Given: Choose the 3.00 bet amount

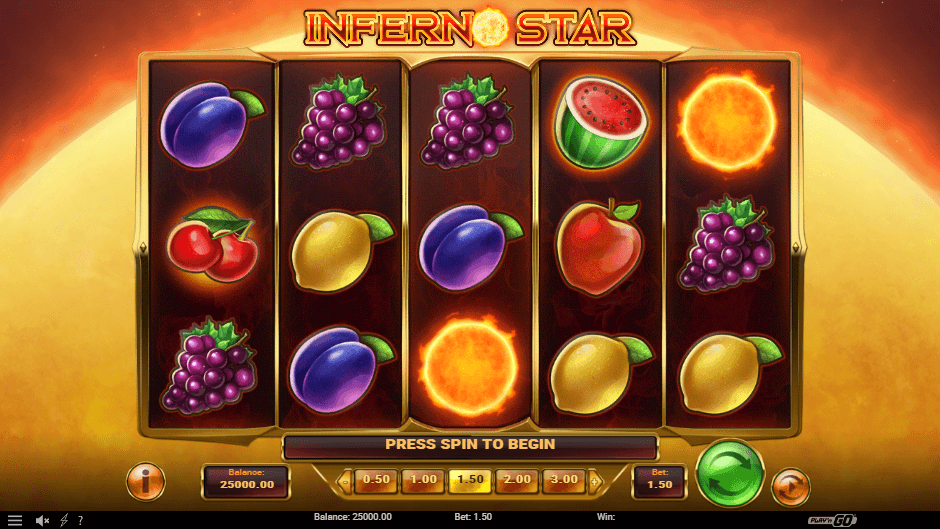Looking at the screenshot, I should 564,480.
